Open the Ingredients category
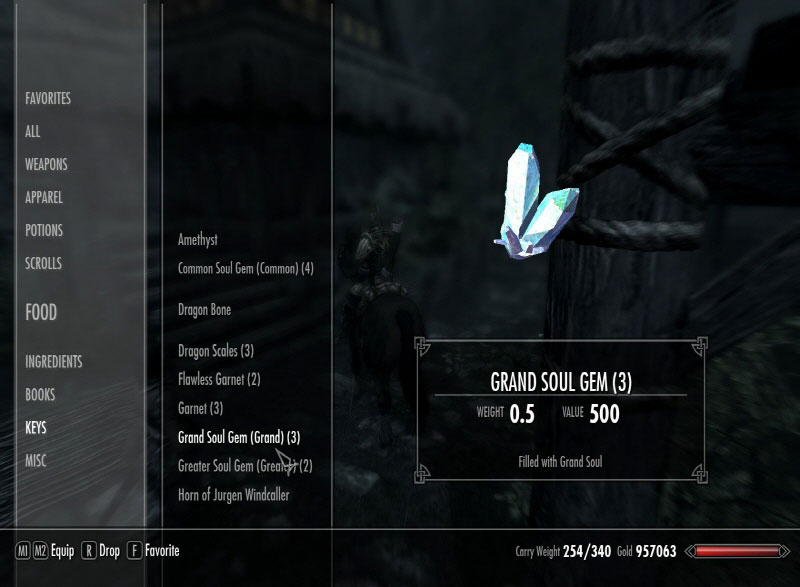The width and height of the screenshot is (800, 587). coord(54,361)
